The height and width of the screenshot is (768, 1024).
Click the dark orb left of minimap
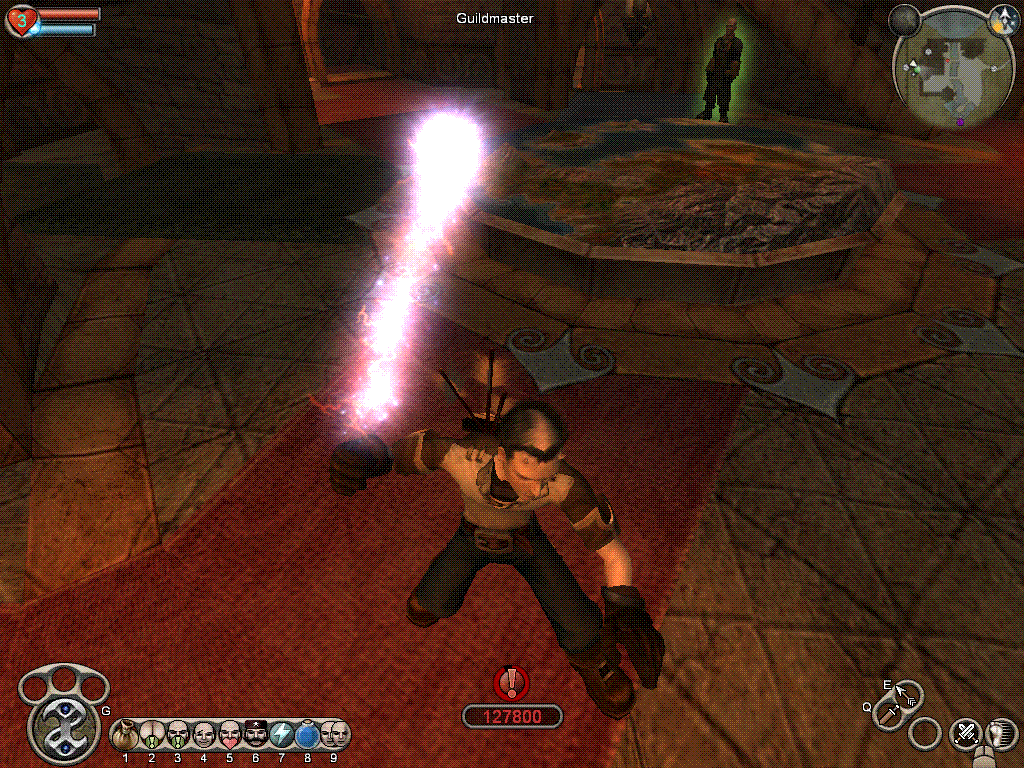click(905, 19)
